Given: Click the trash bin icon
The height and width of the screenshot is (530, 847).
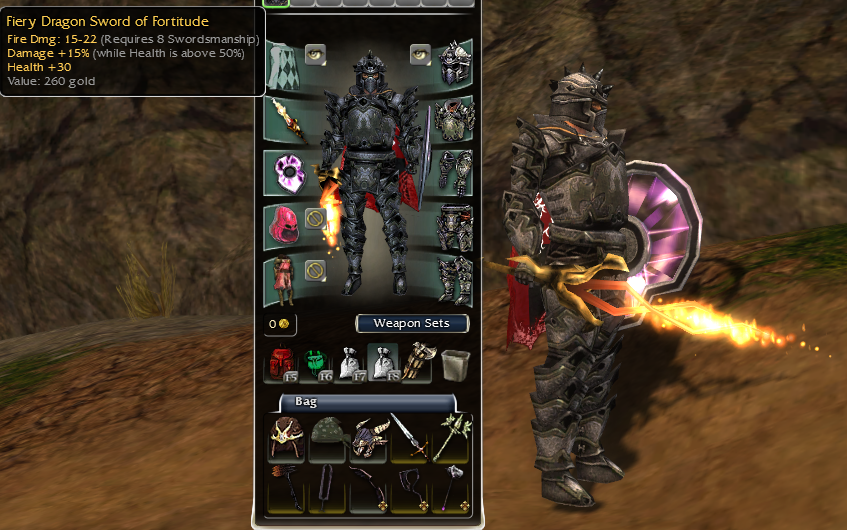Looking at the screenshot, I should (456, 364).
